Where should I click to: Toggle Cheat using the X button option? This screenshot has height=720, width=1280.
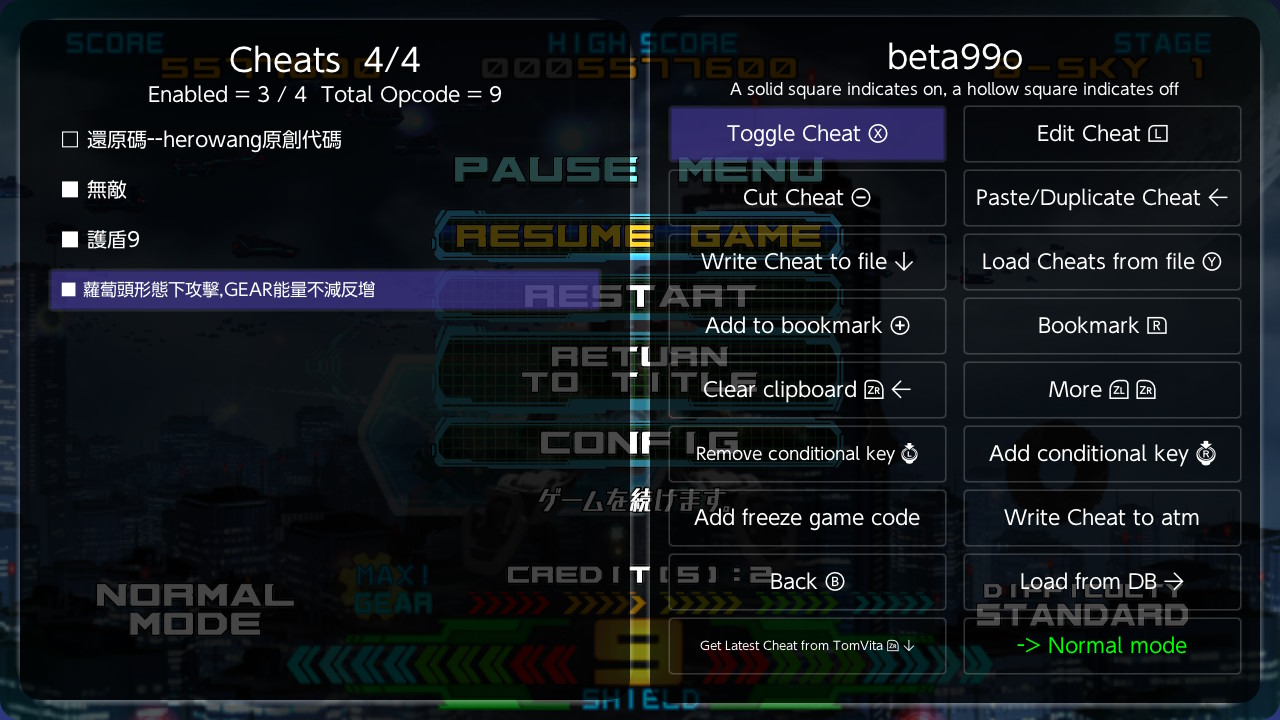806,133
